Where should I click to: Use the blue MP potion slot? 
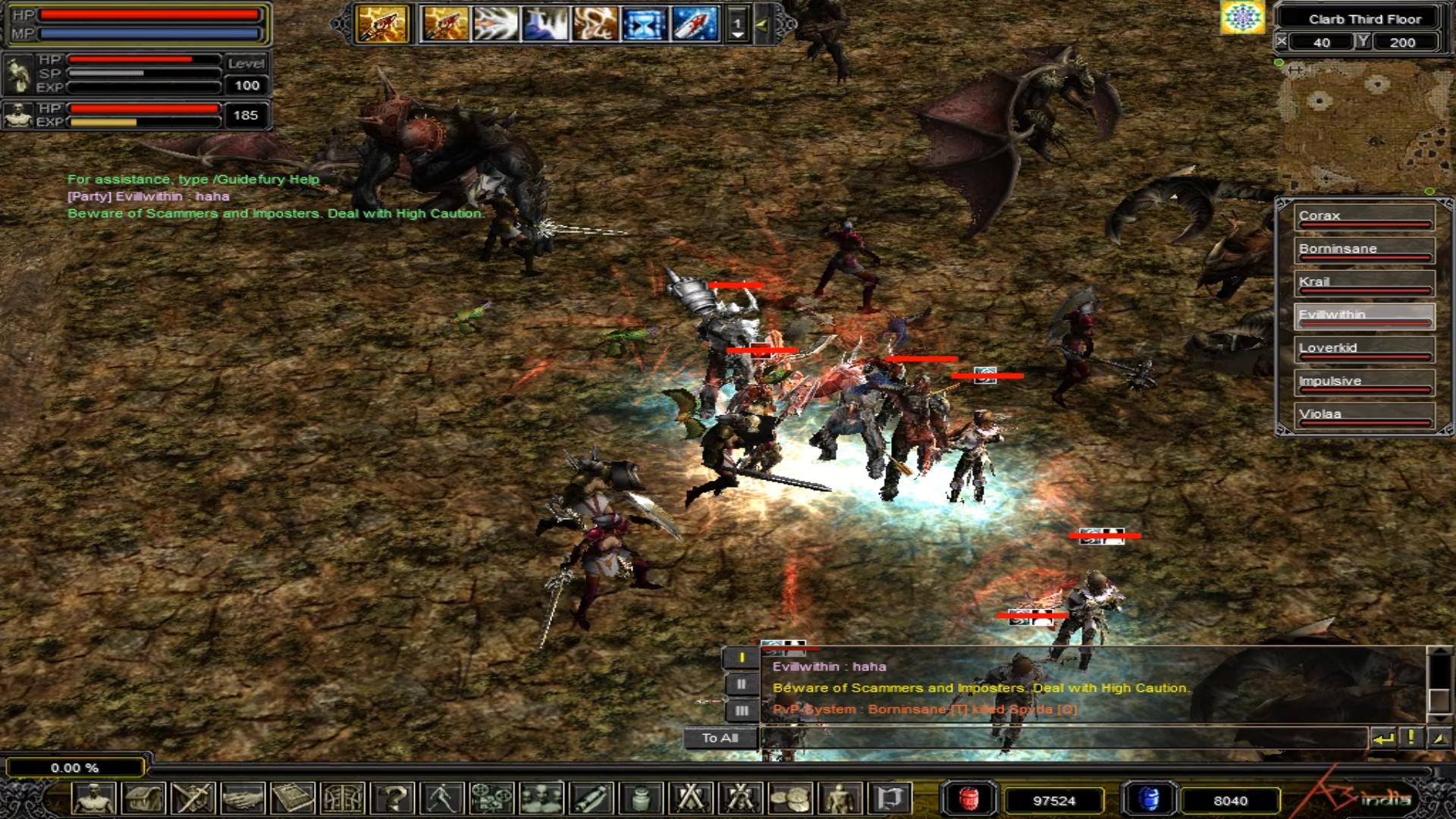point(1149,799)
